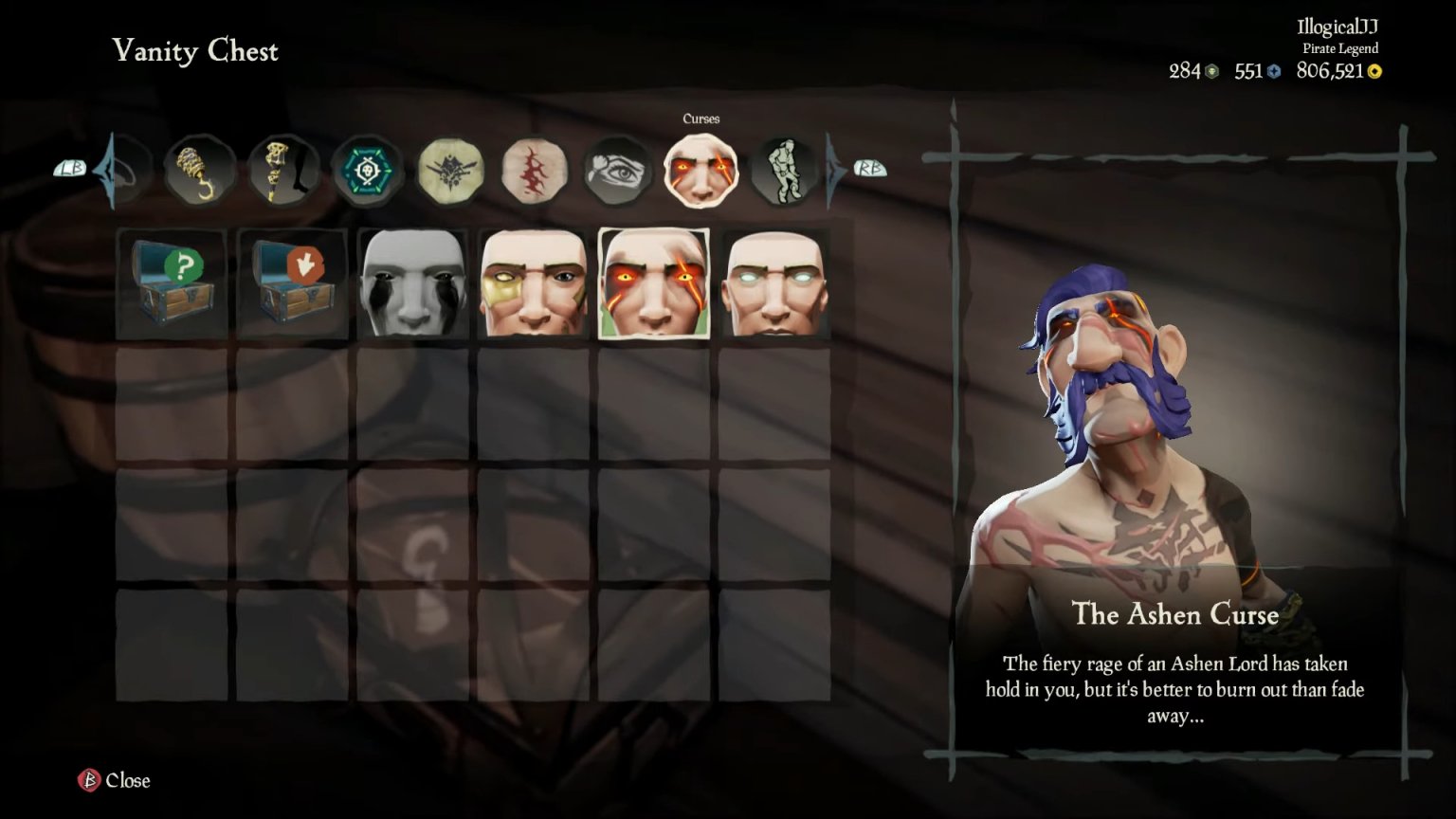Select the highlighted Ashen Curse

(x=654, y=282)
